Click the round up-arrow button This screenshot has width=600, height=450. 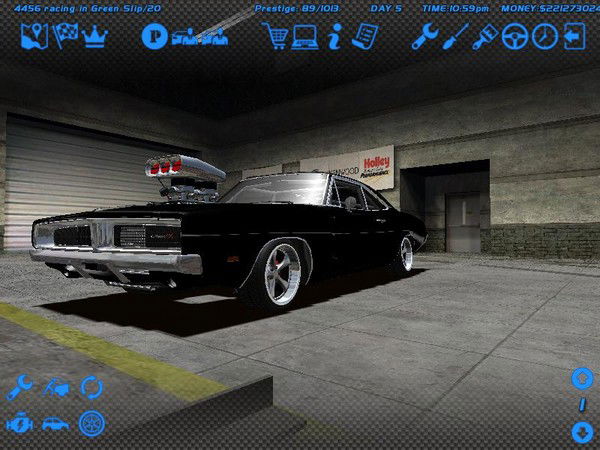click(582, 378)
